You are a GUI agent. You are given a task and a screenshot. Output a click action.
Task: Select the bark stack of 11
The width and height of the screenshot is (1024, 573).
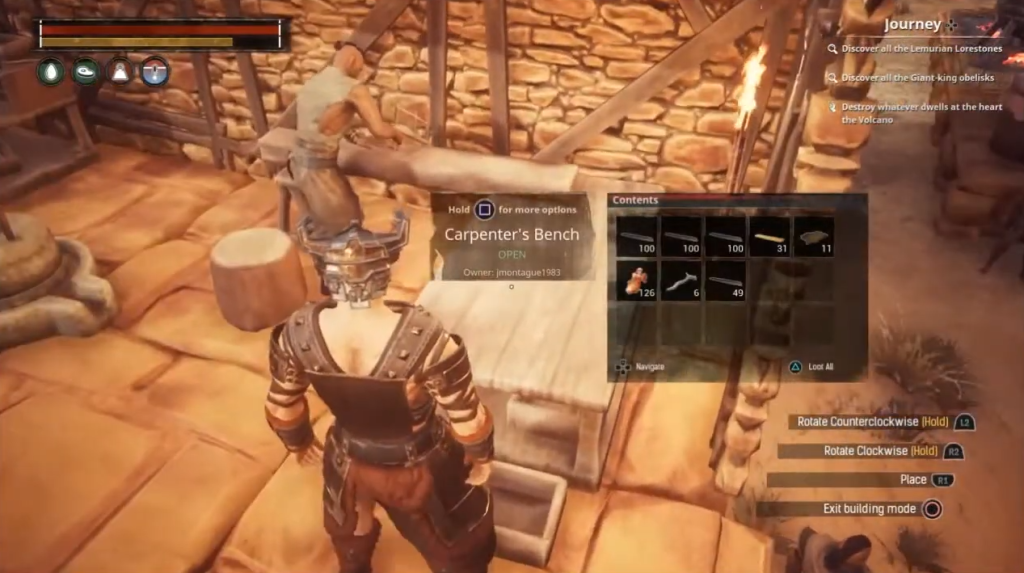click(815, 237)
